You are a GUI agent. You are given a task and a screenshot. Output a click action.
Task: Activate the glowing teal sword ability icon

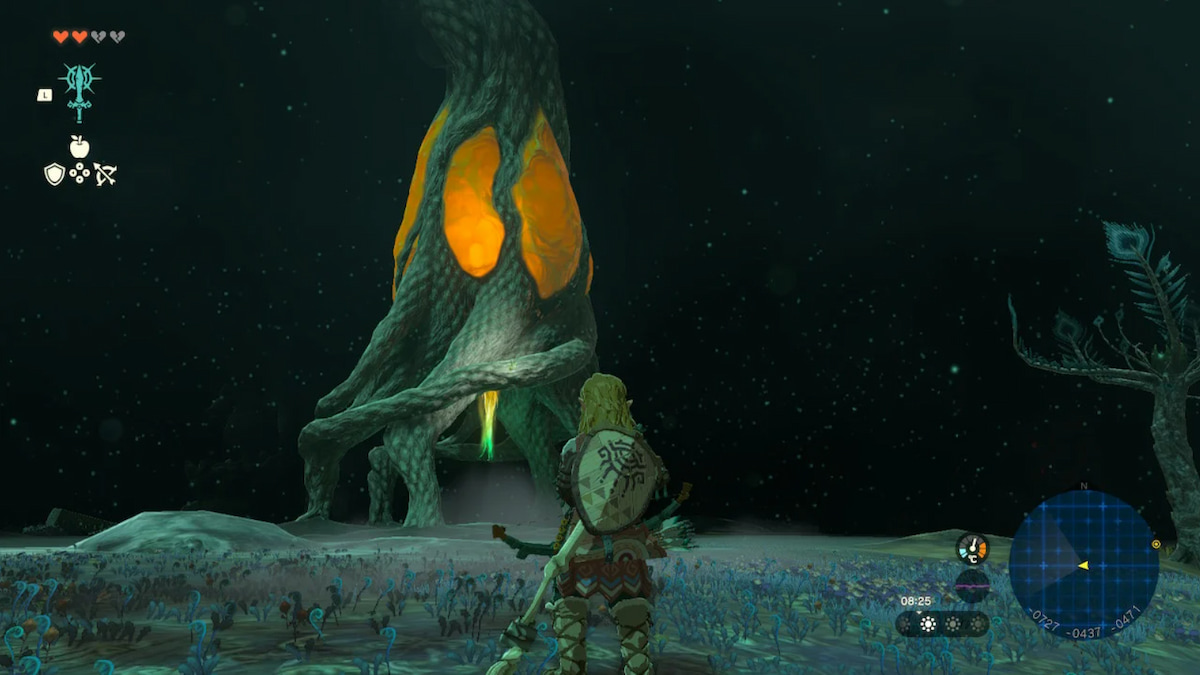[79, 88]
